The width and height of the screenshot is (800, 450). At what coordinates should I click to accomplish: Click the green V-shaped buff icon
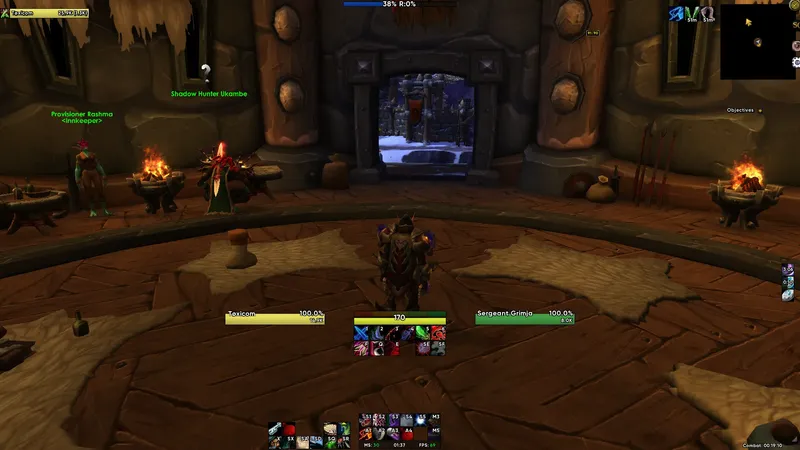coord(693,13)
